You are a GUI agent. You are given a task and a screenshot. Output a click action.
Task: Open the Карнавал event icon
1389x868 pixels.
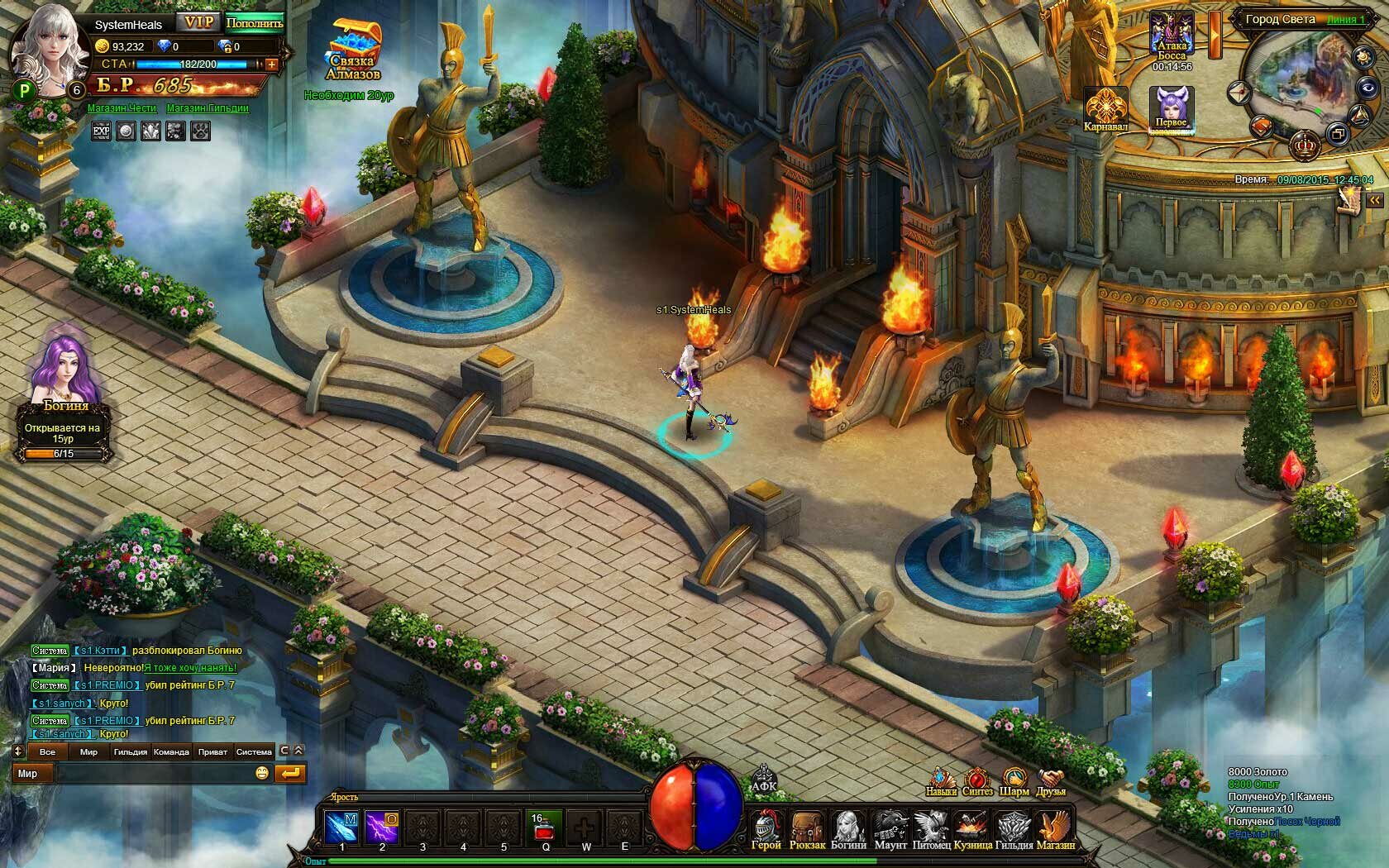tap(1105, 108)
